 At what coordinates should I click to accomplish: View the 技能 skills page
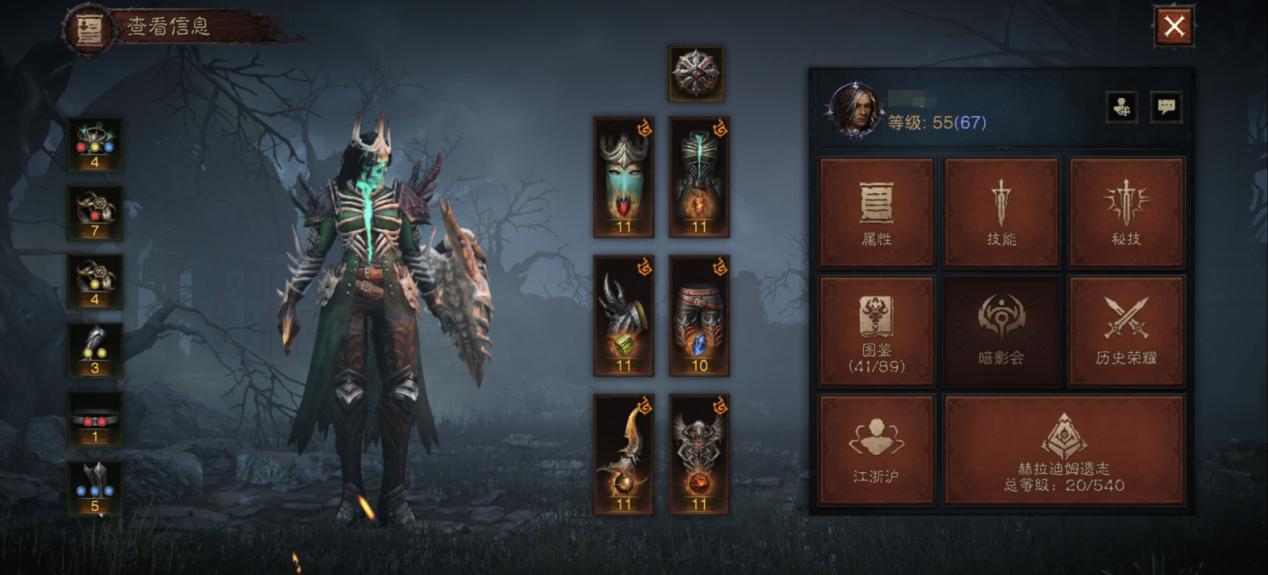click(1001, 211)
